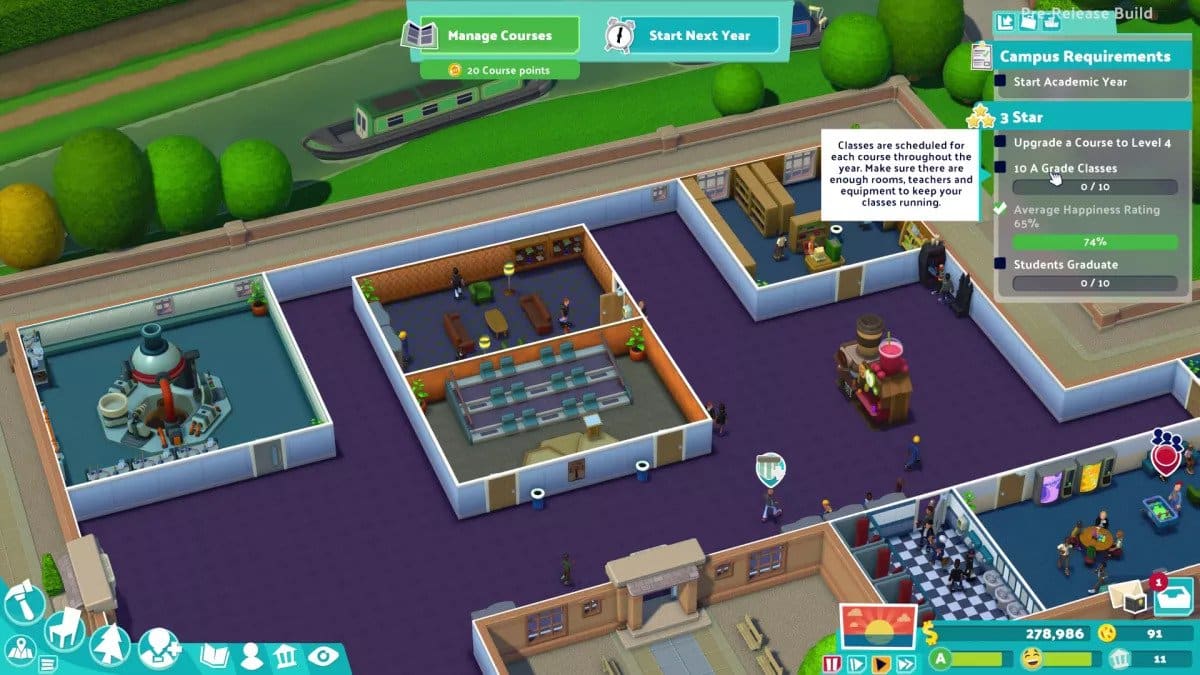Open the map pin campus overview
1200x675 pixels.
tap(20, 652)
